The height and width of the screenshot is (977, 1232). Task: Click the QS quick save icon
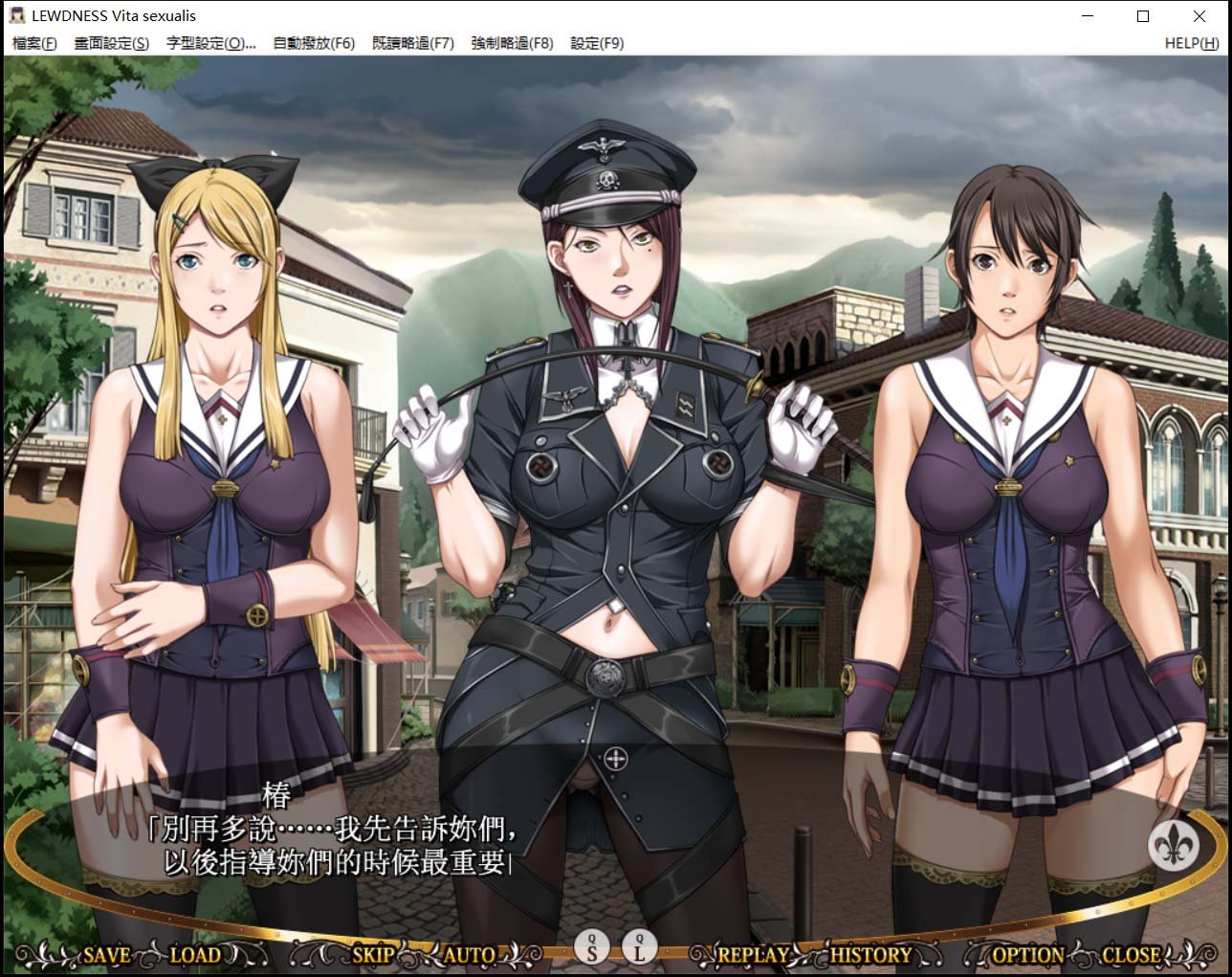592,949
